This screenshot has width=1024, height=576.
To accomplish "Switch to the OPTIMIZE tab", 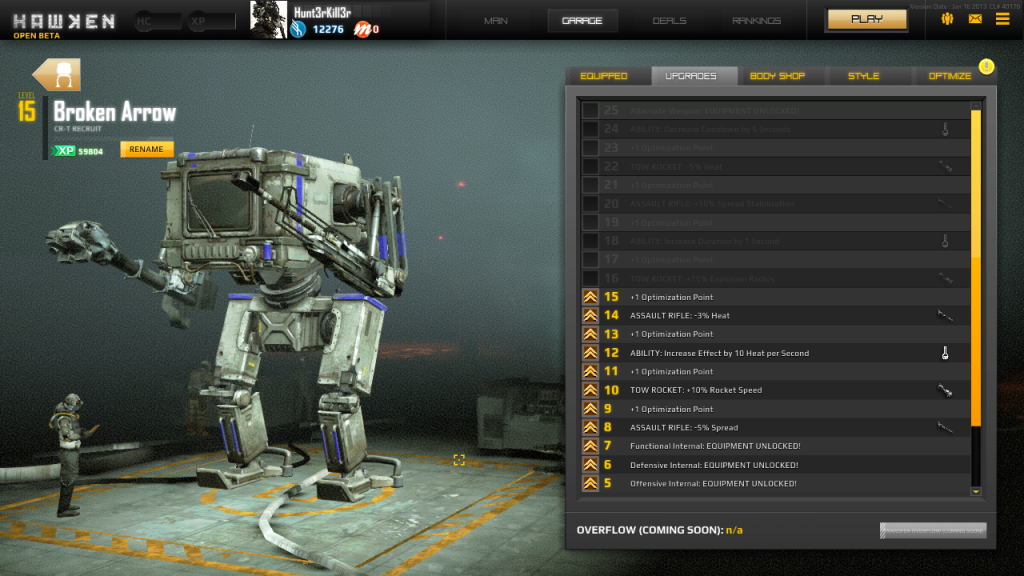I will point(949,76).
